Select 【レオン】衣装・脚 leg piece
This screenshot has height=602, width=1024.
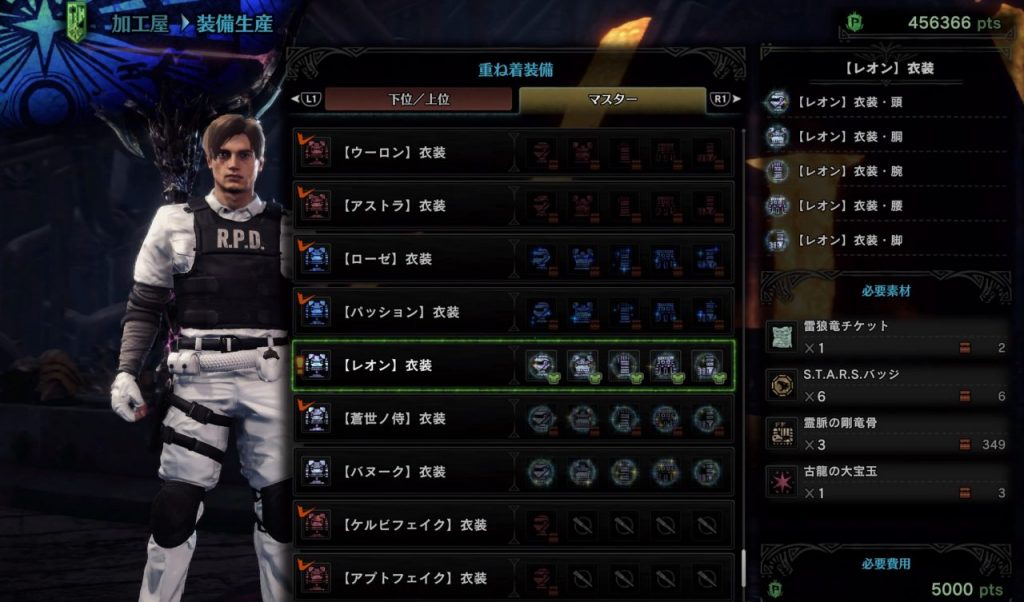coord(848,240)
